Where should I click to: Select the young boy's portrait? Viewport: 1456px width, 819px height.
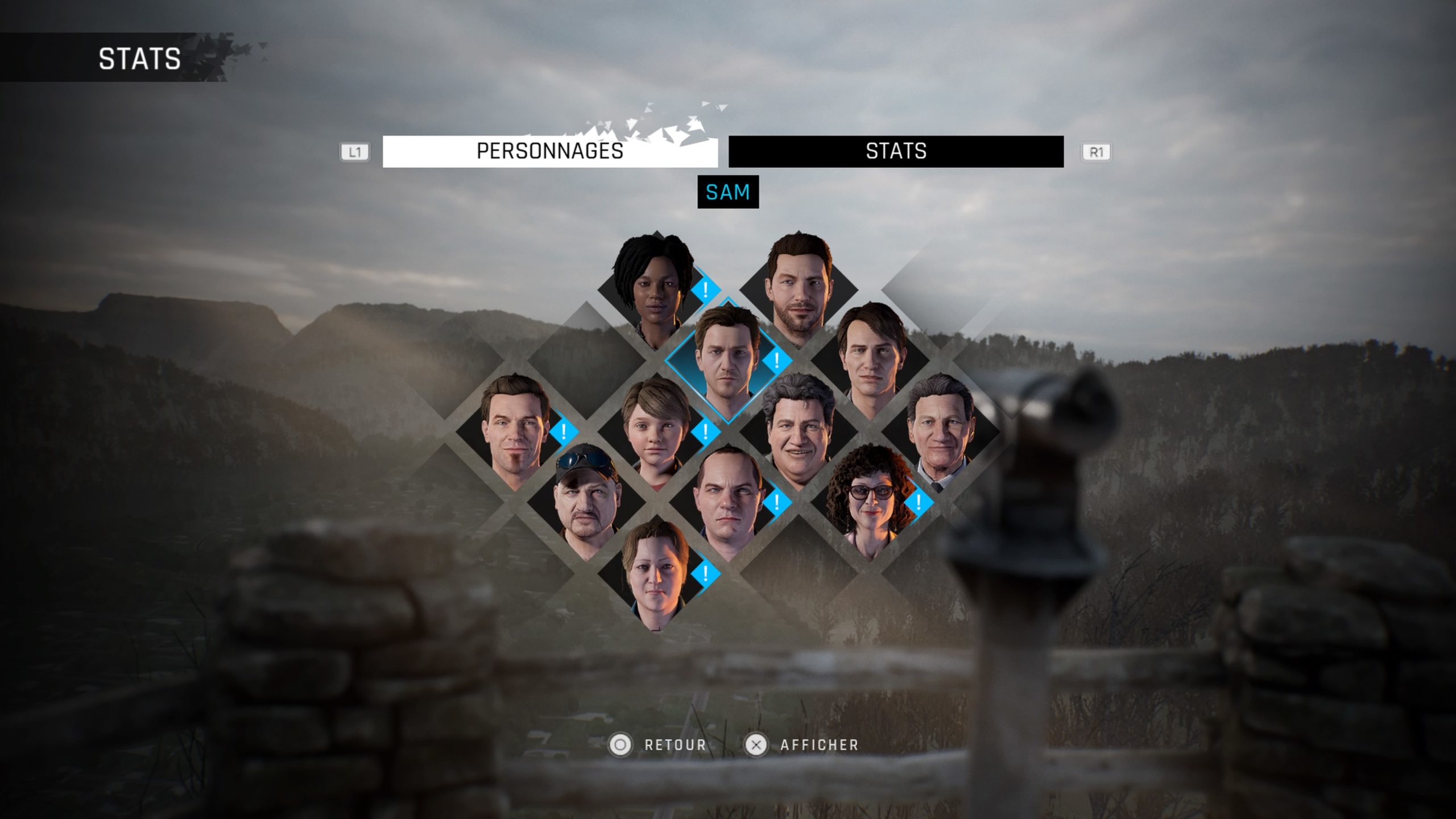point(656,432)
